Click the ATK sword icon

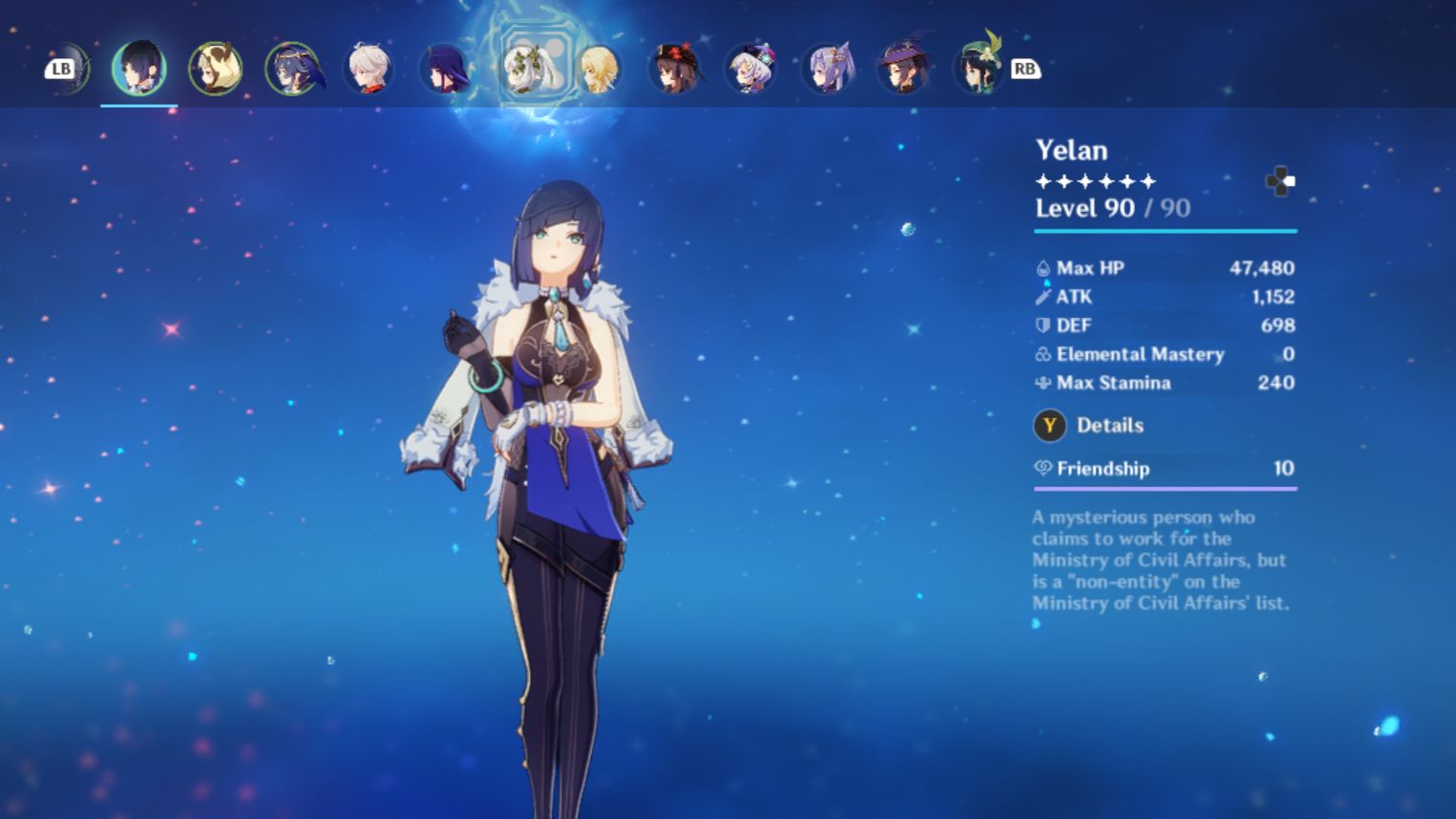pyautogui.click(x=1044, y=296)
